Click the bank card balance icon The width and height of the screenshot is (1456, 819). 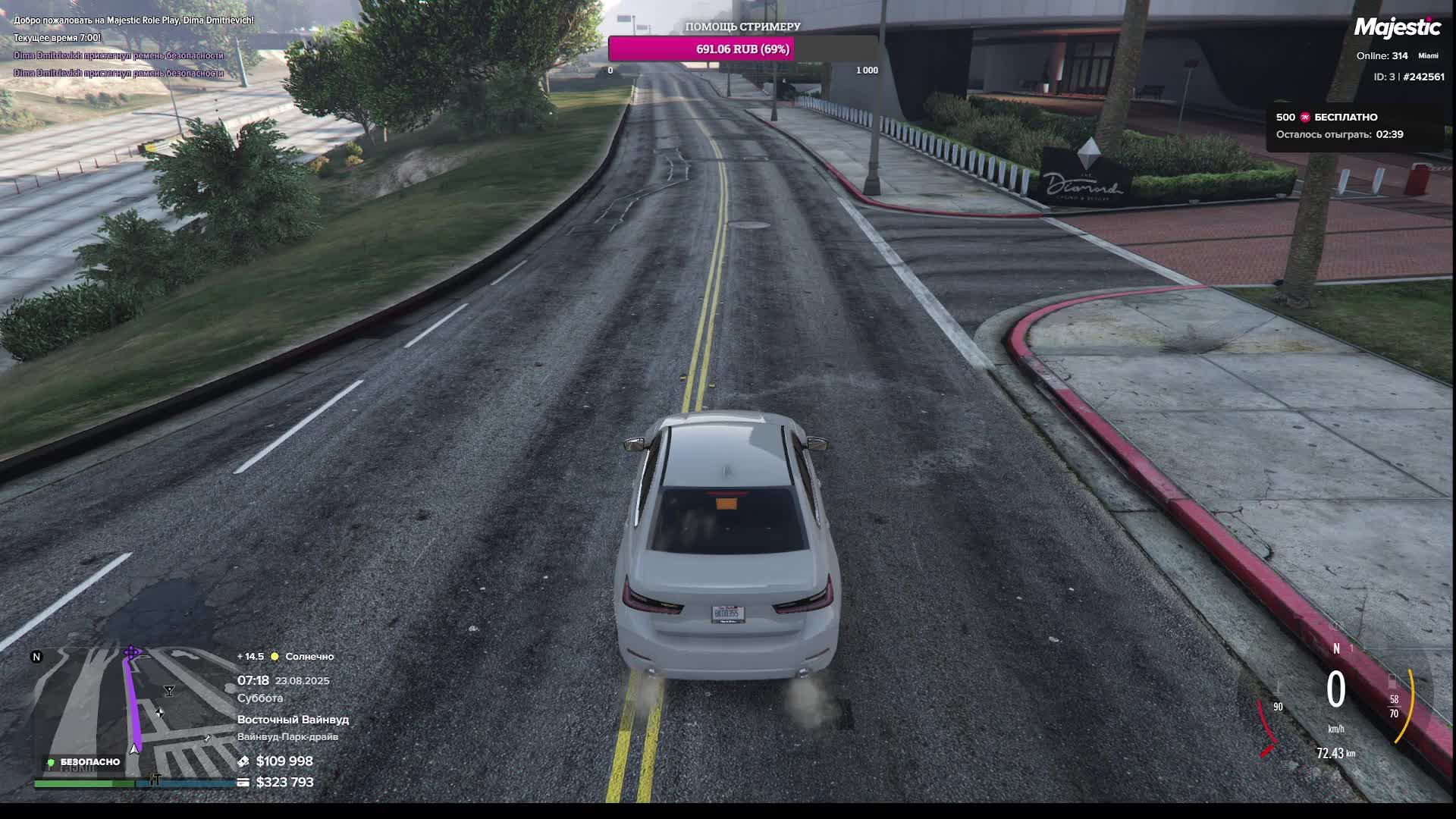(x=243, y=782)
